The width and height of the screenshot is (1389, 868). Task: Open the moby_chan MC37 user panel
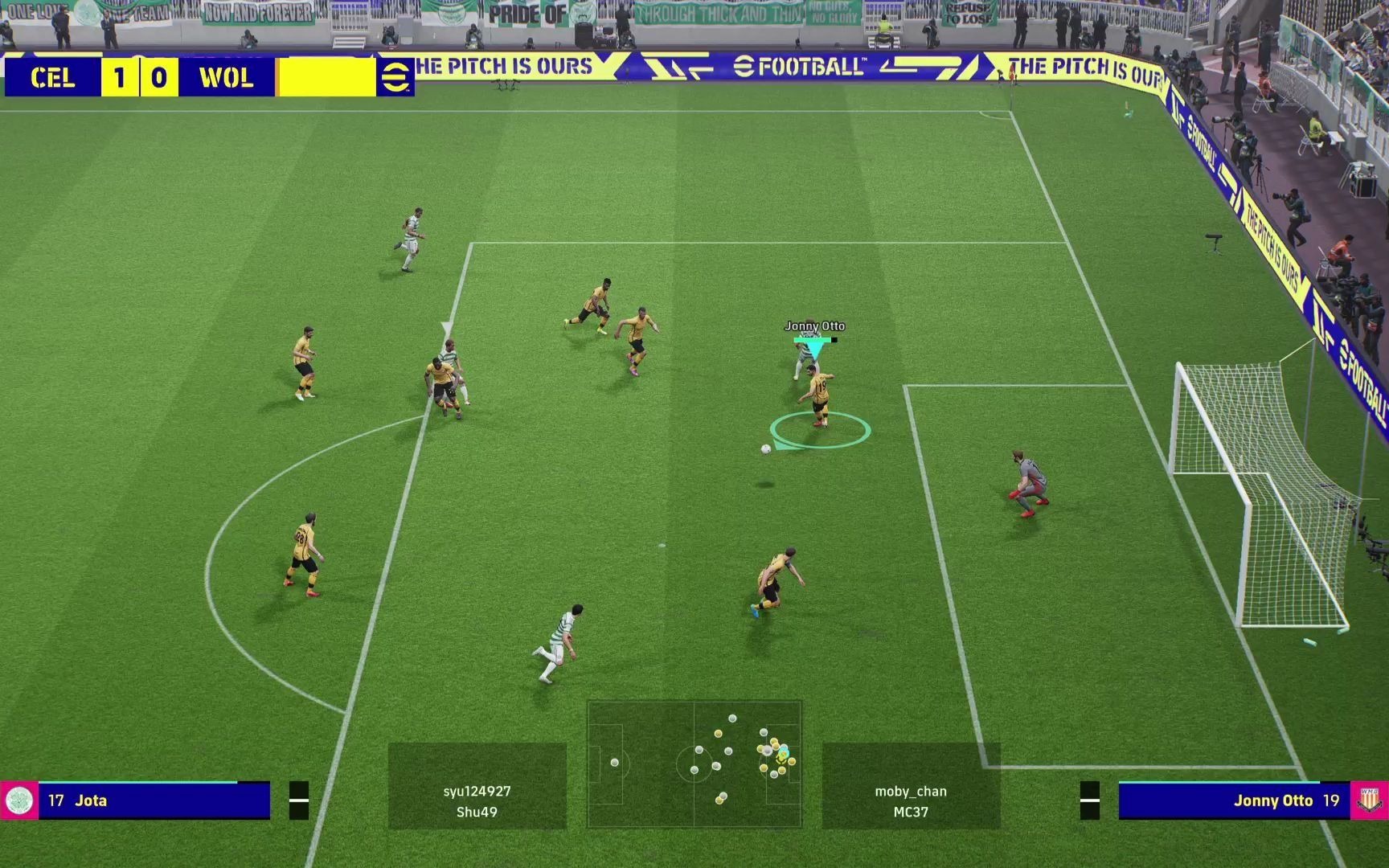click(911, 785)
